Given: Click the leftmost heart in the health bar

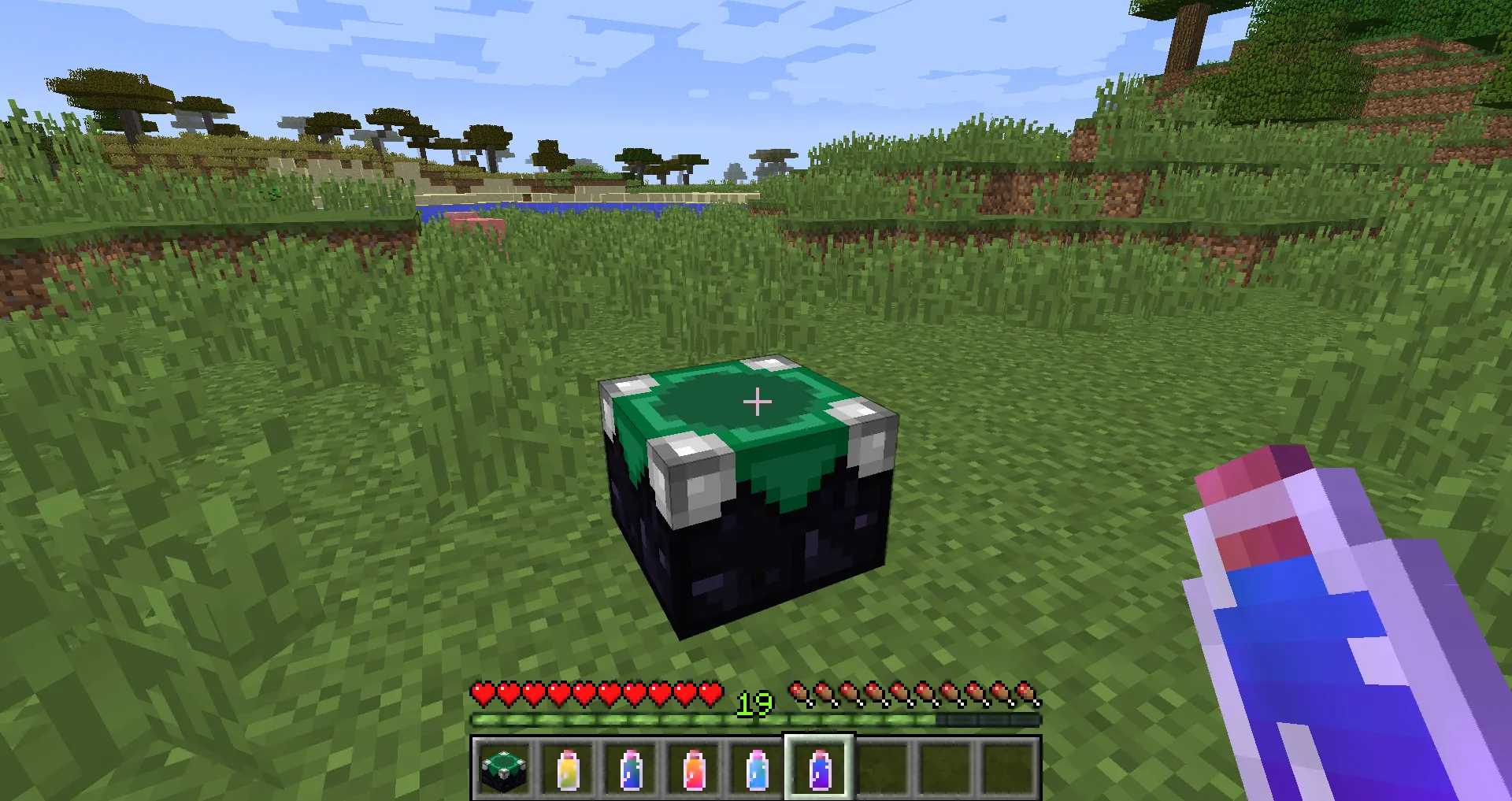Looking at the screenshot, I should [x=480, y=693].
